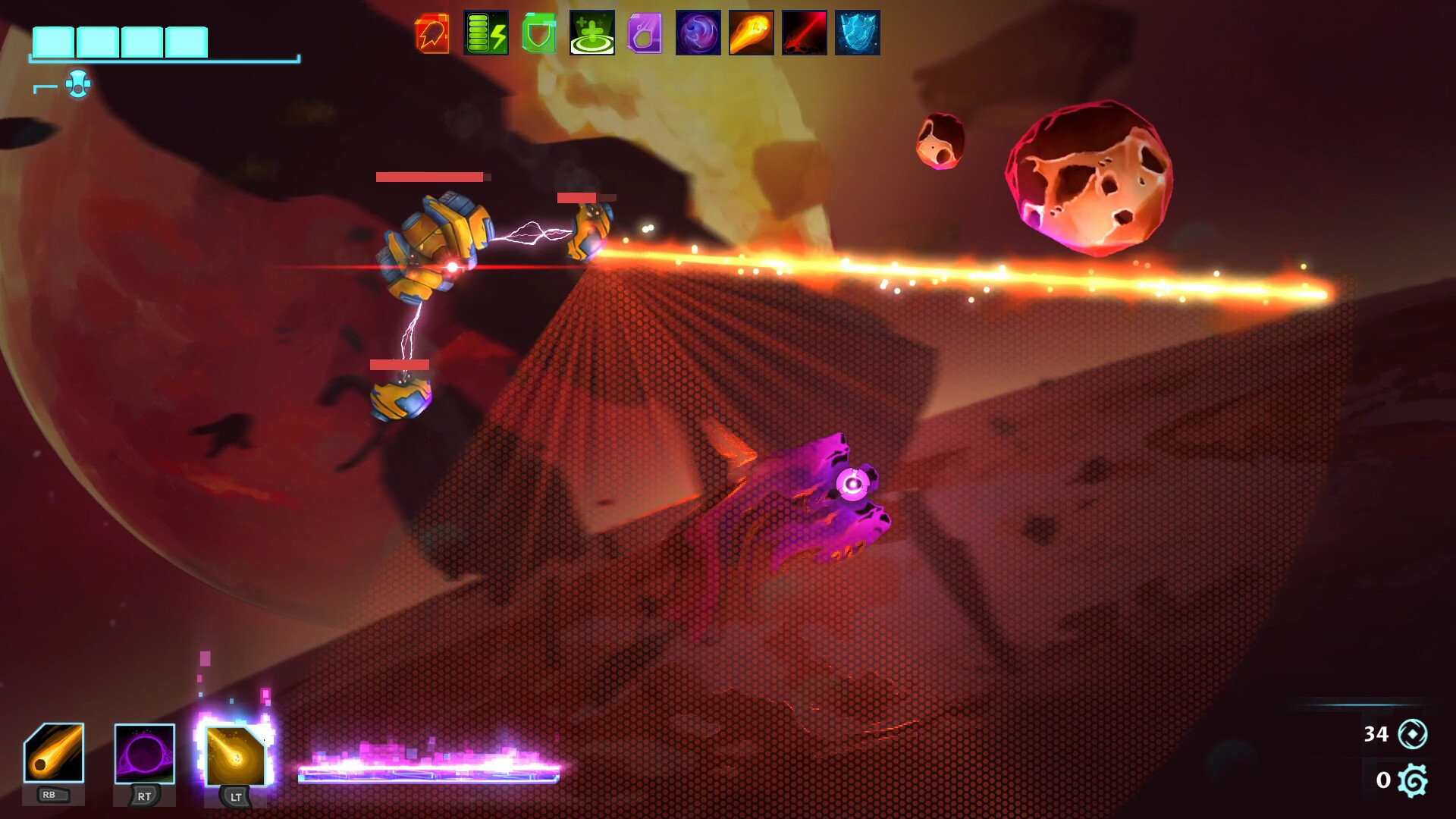
Task: Click the swirl currency icon beside 34
Action: coord(1412,734)
